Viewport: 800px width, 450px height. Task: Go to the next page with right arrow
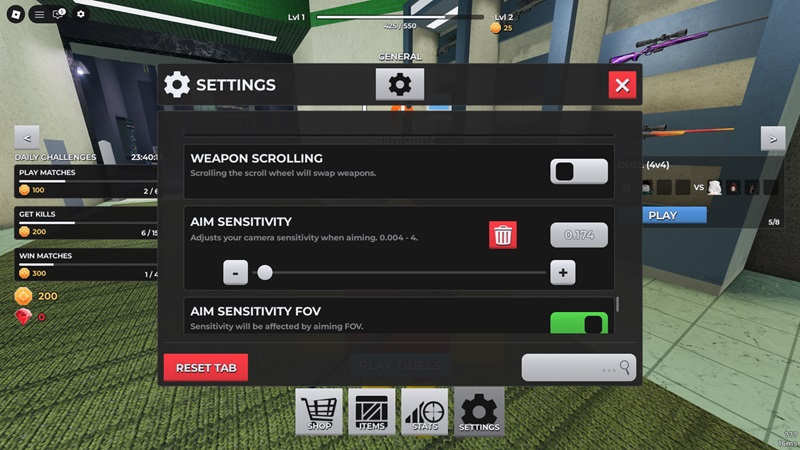[x=772, y=138]
